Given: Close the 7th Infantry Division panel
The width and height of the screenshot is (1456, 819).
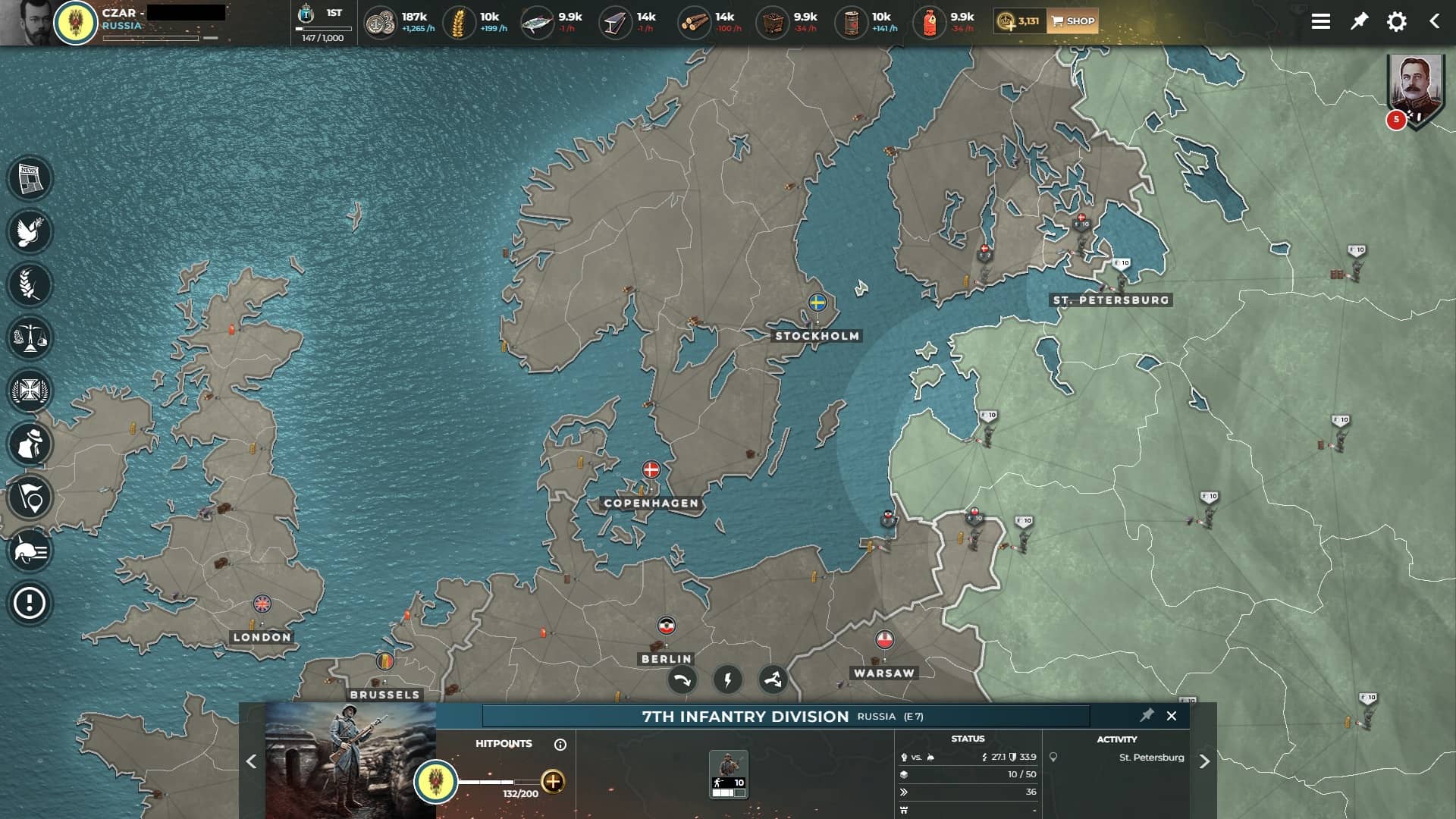Looking at the screenshot, I should coord(1172,716).
